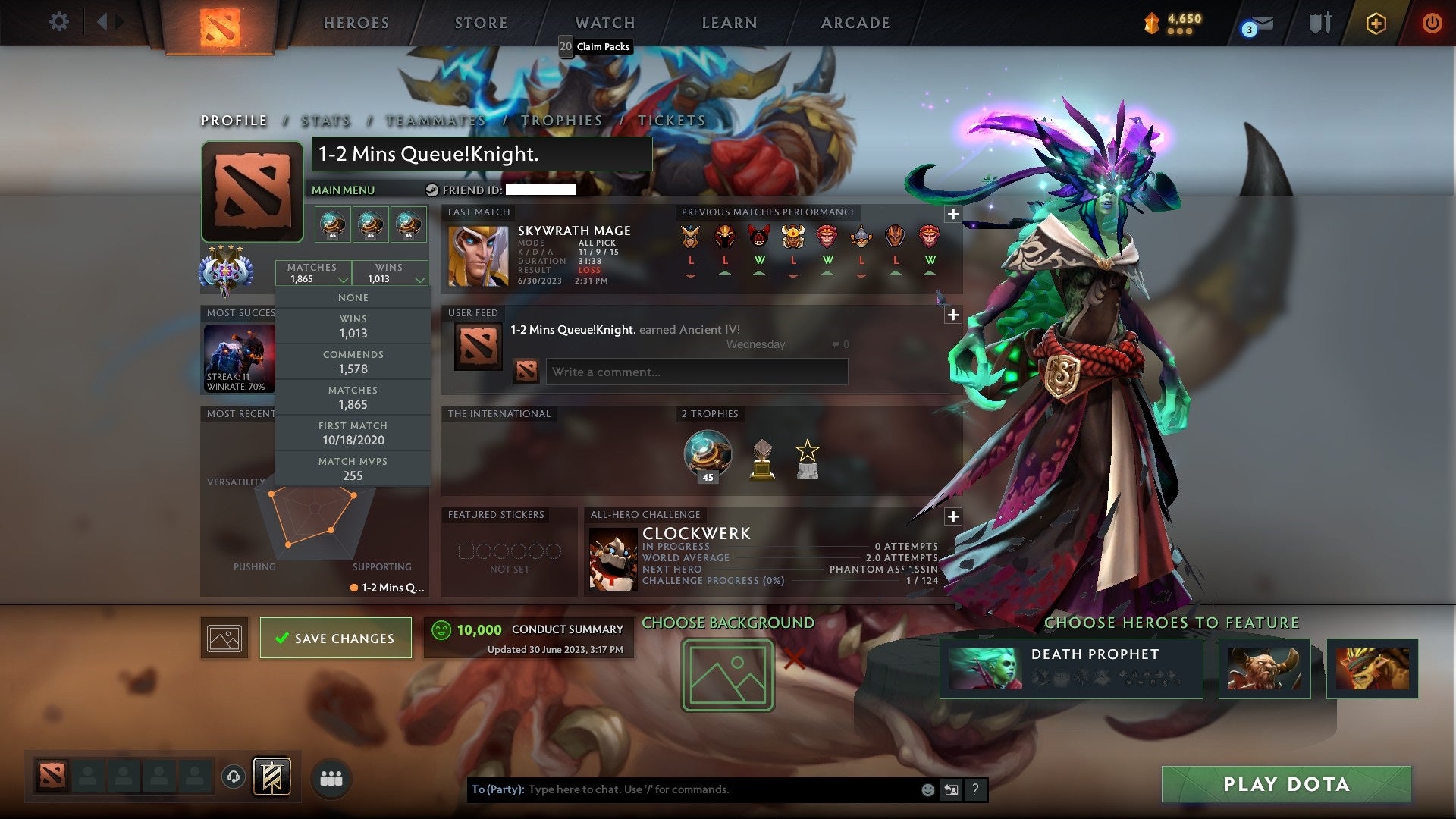Open the WATCH menu
This screenshot has height=819, width=1456.
[604, 23]
